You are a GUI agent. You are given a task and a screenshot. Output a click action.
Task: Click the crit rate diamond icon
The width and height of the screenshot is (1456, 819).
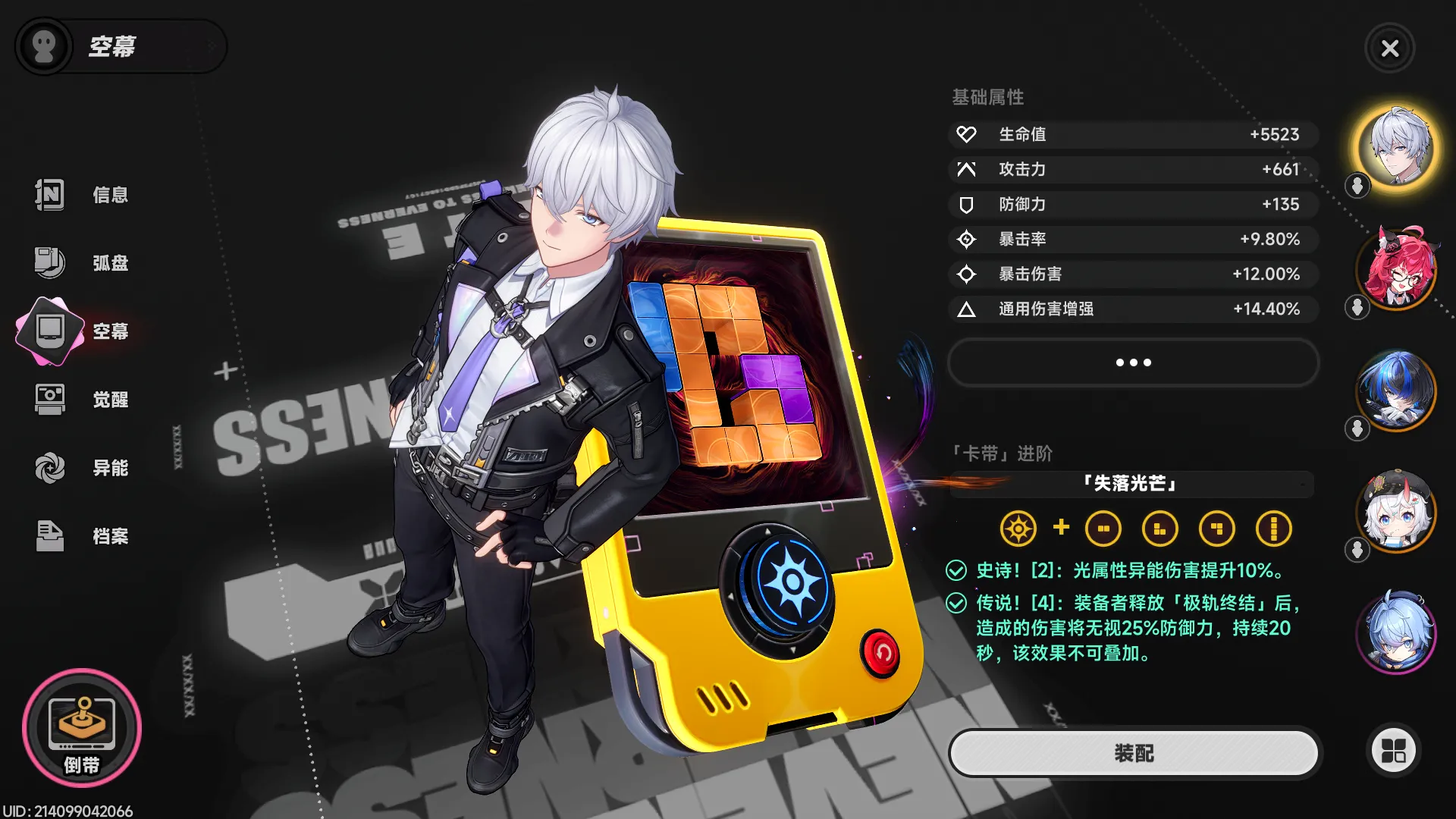click(966, 239)
